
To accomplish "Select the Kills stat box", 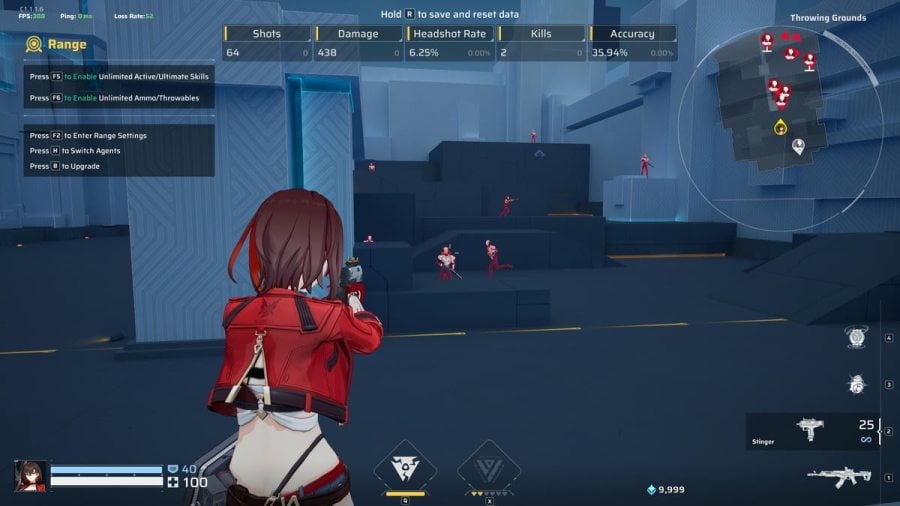I will coord(541,43).
